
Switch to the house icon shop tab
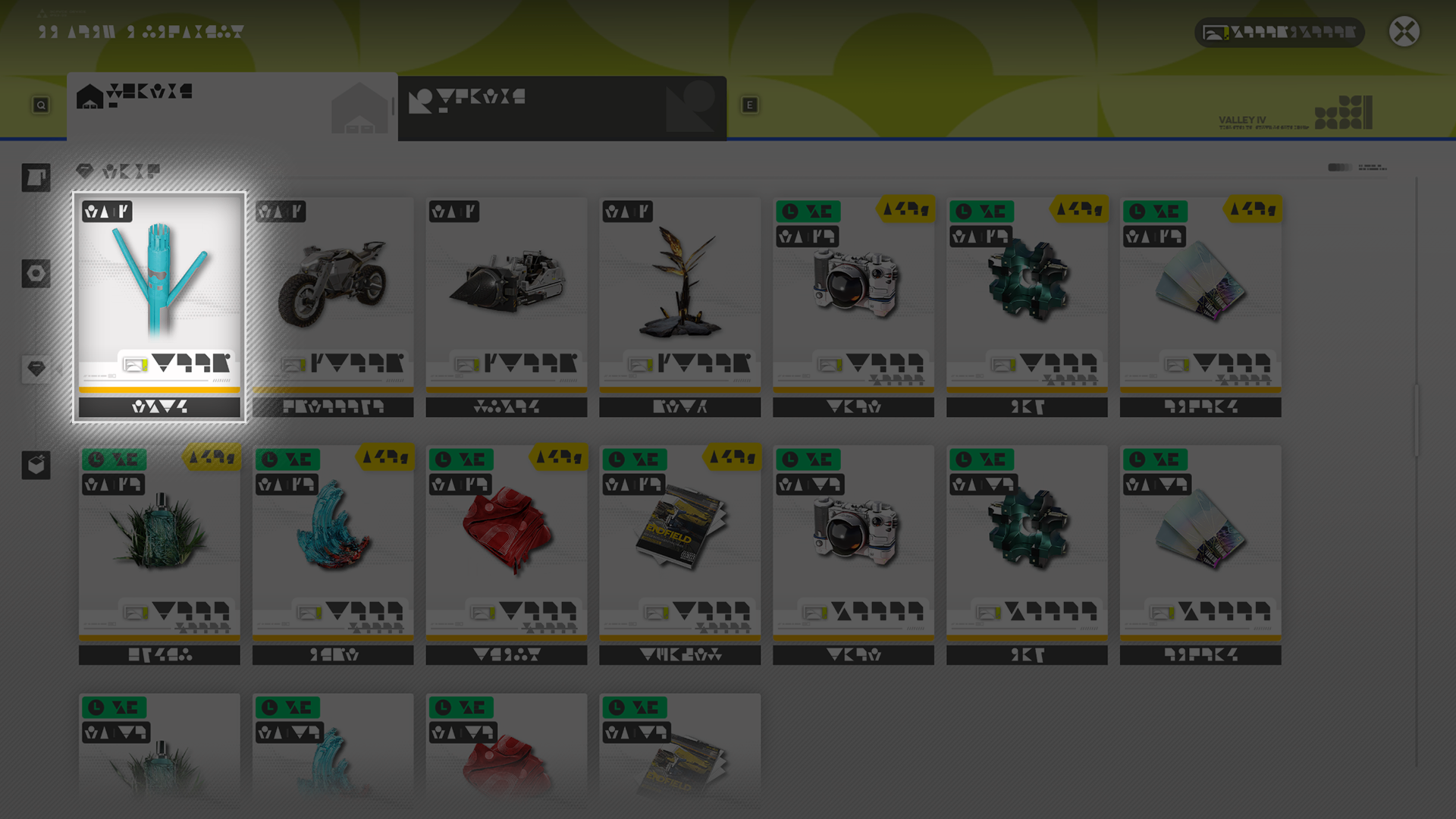231,106
